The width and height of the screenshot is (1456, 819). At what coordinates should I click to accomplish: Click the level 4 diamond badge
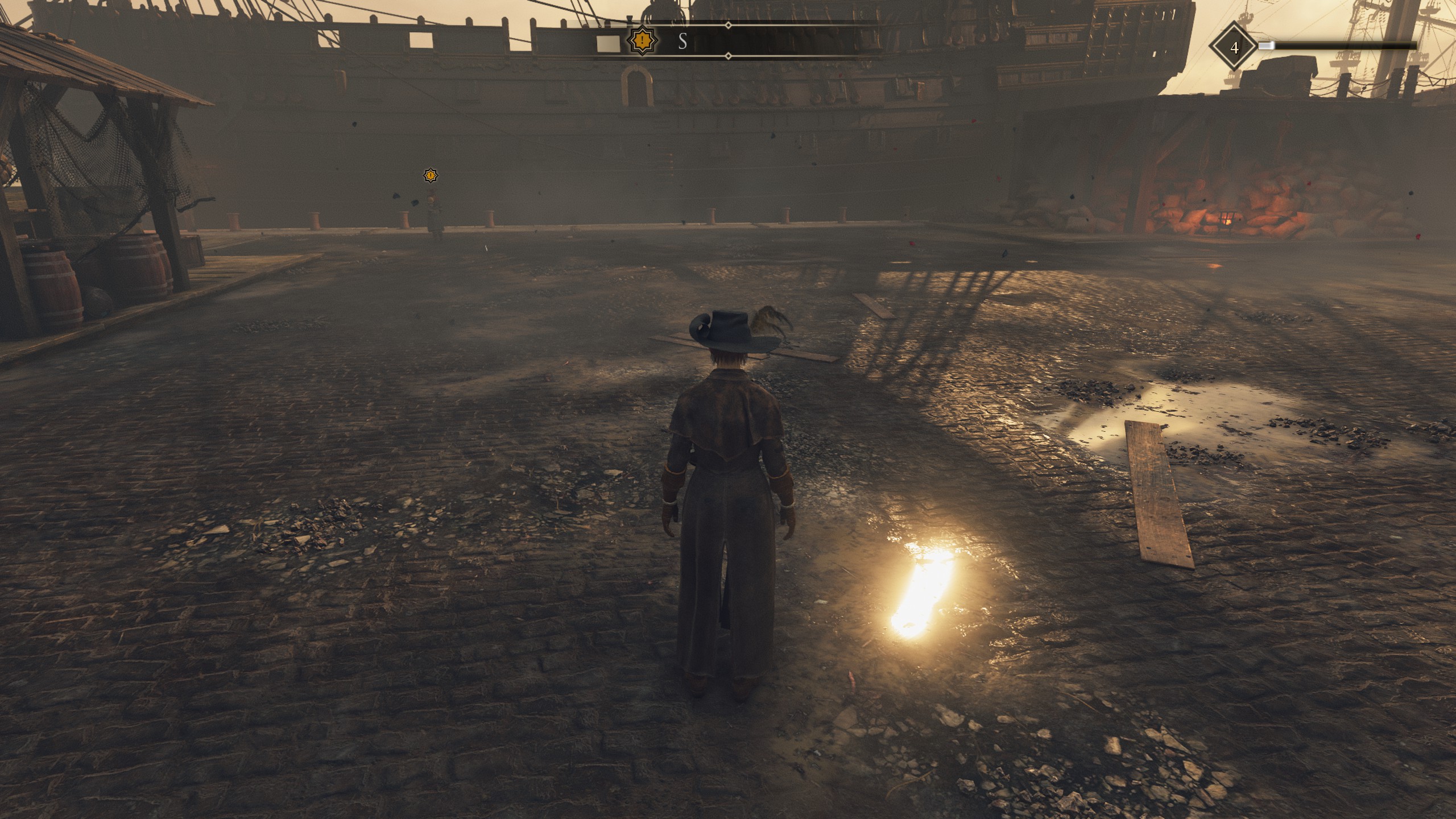point(1234,48)
